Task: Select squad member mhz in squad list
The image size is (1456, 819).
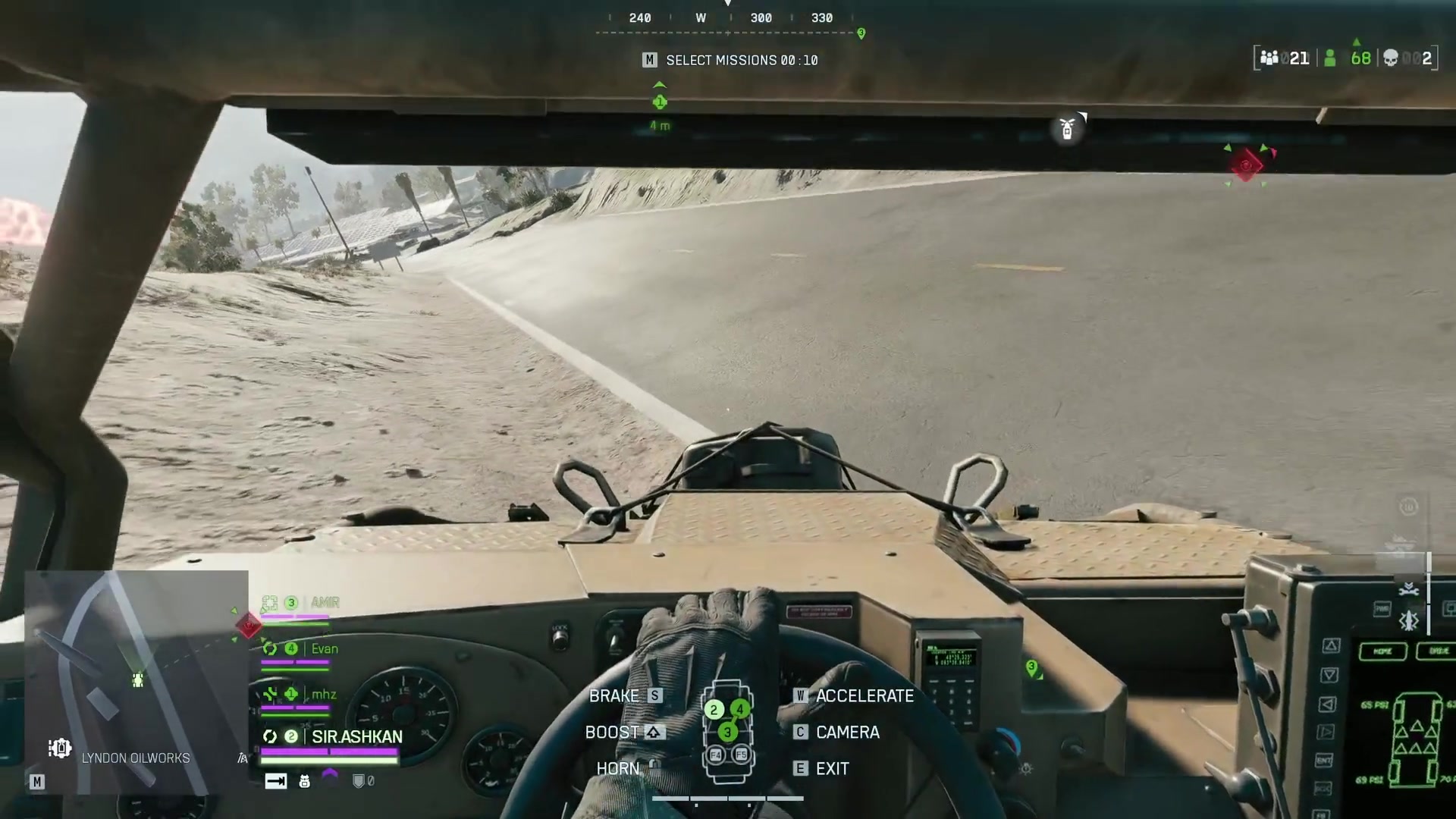Action: click(x=323, y=695)
